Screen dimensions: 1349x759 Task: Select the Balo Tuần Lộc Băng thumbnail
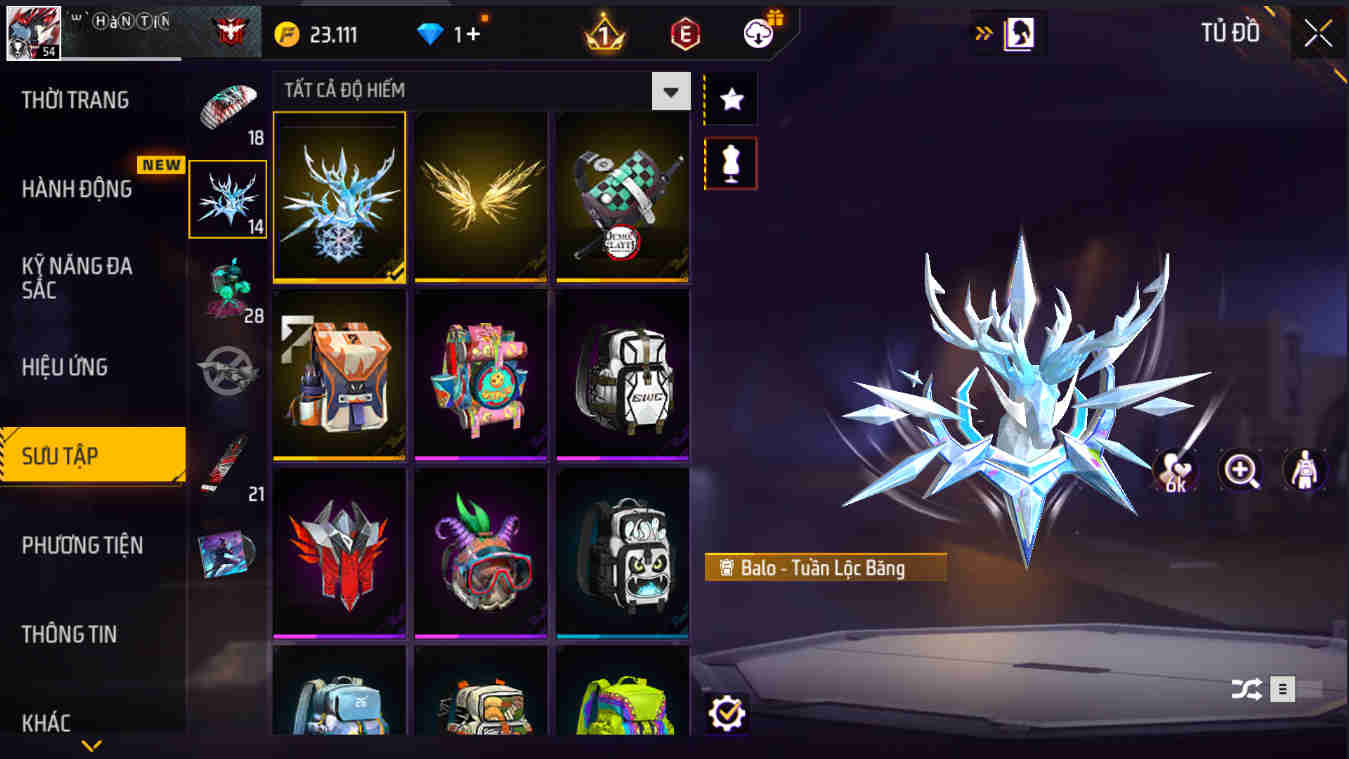pos(339,198)
